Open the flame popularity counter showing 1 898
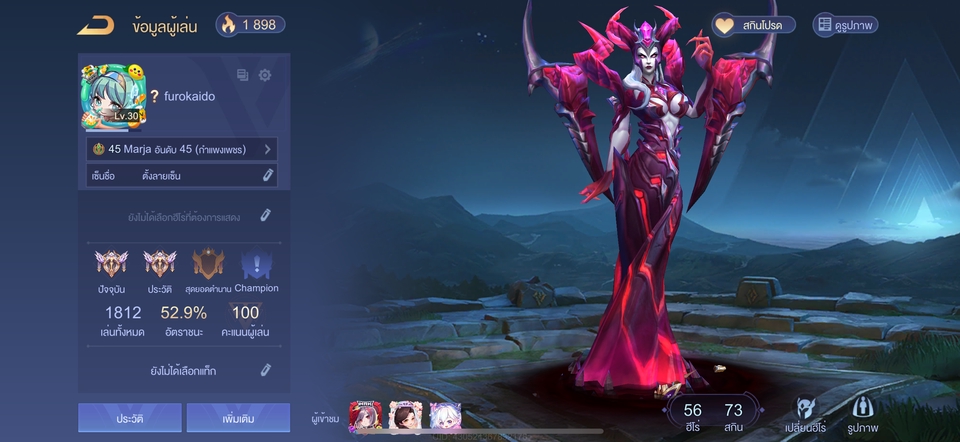Viewport: 960px width, 442px height. [x=251, y=25]
